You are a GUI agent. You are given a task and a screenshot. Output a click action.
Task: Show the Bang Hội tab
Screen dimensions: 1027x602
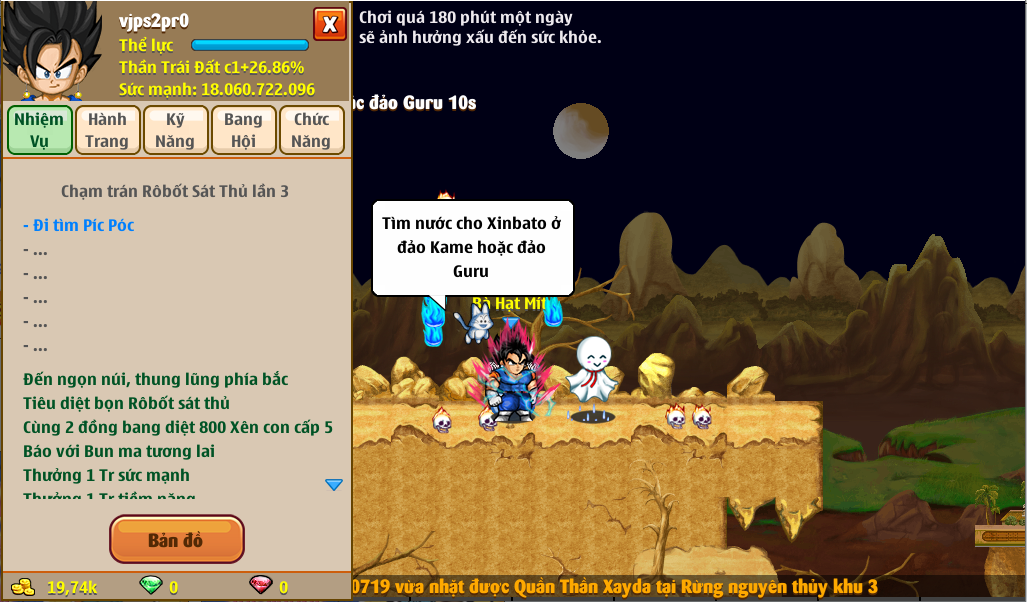point(243,130)
